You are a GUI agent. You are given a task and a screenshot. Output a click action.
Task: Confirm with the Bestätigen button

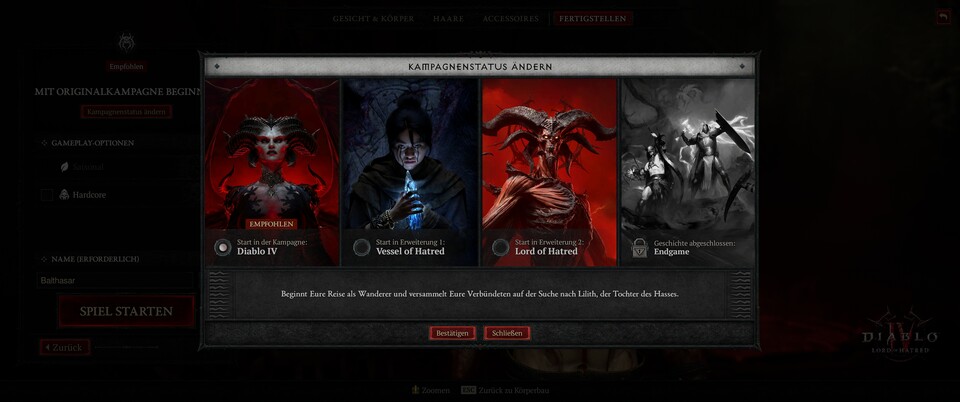tap(452, 333)
